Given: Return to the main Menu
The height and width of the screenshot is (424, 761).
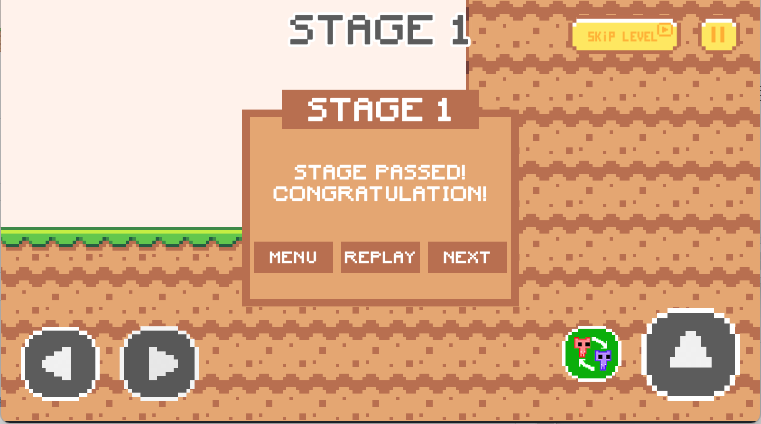Looking at the screenshot, I should (293, 257).
